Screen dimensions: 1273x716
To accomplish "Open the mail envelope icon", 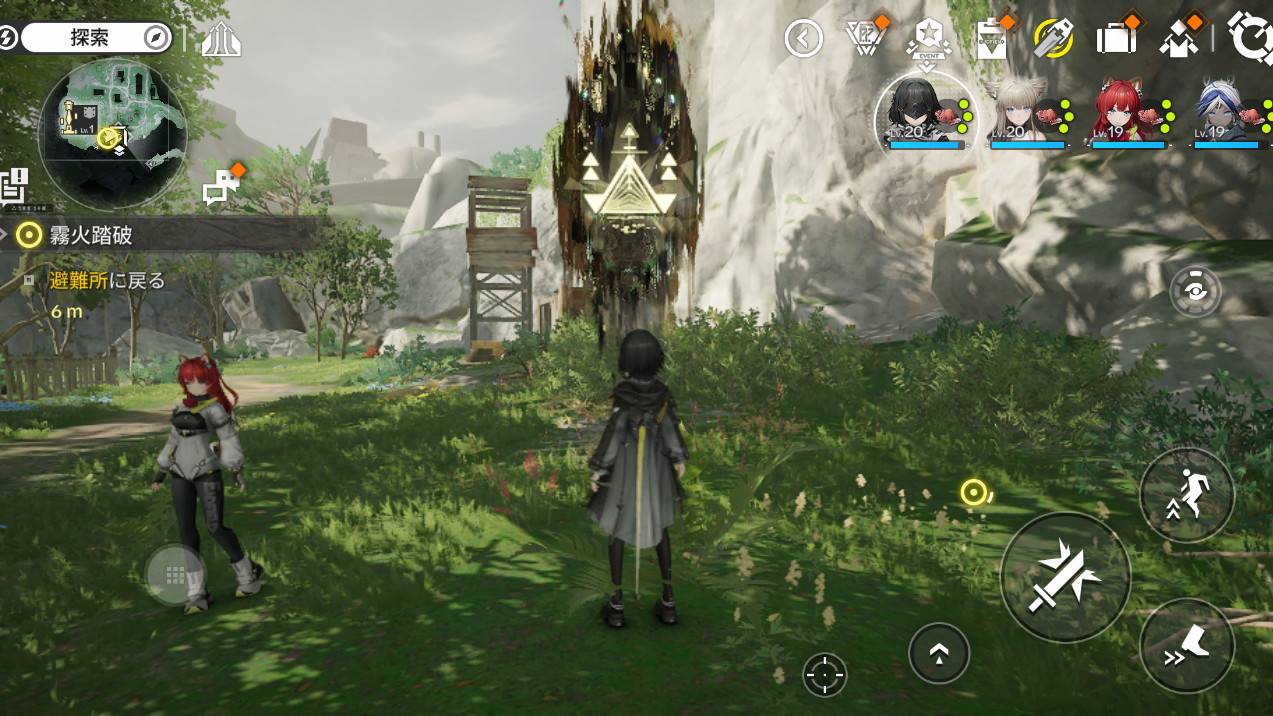I will coord(1180,39).
